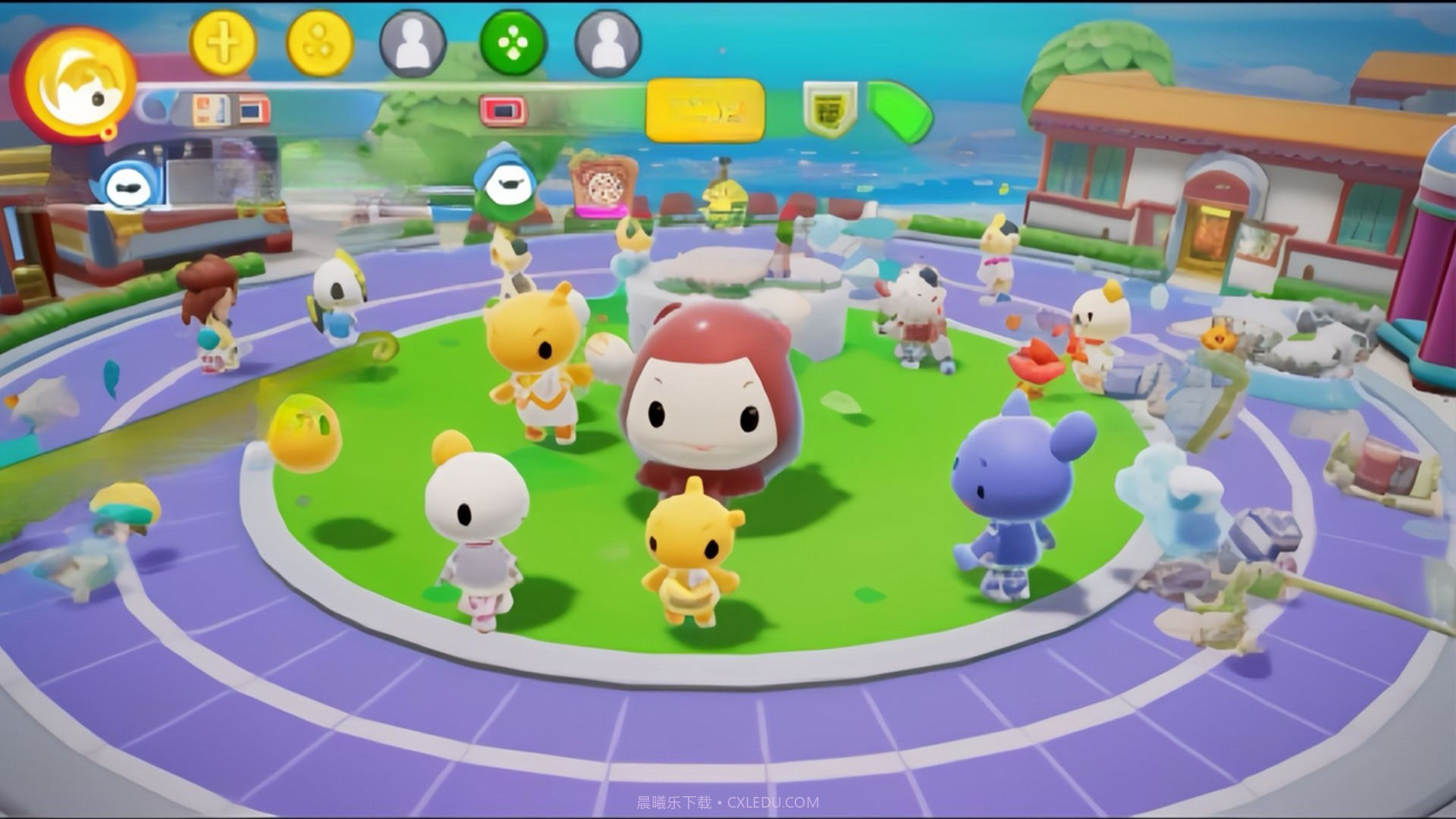Click the yellow plus button
Screen dimensions: 1456x819
[x=222, y=42]
